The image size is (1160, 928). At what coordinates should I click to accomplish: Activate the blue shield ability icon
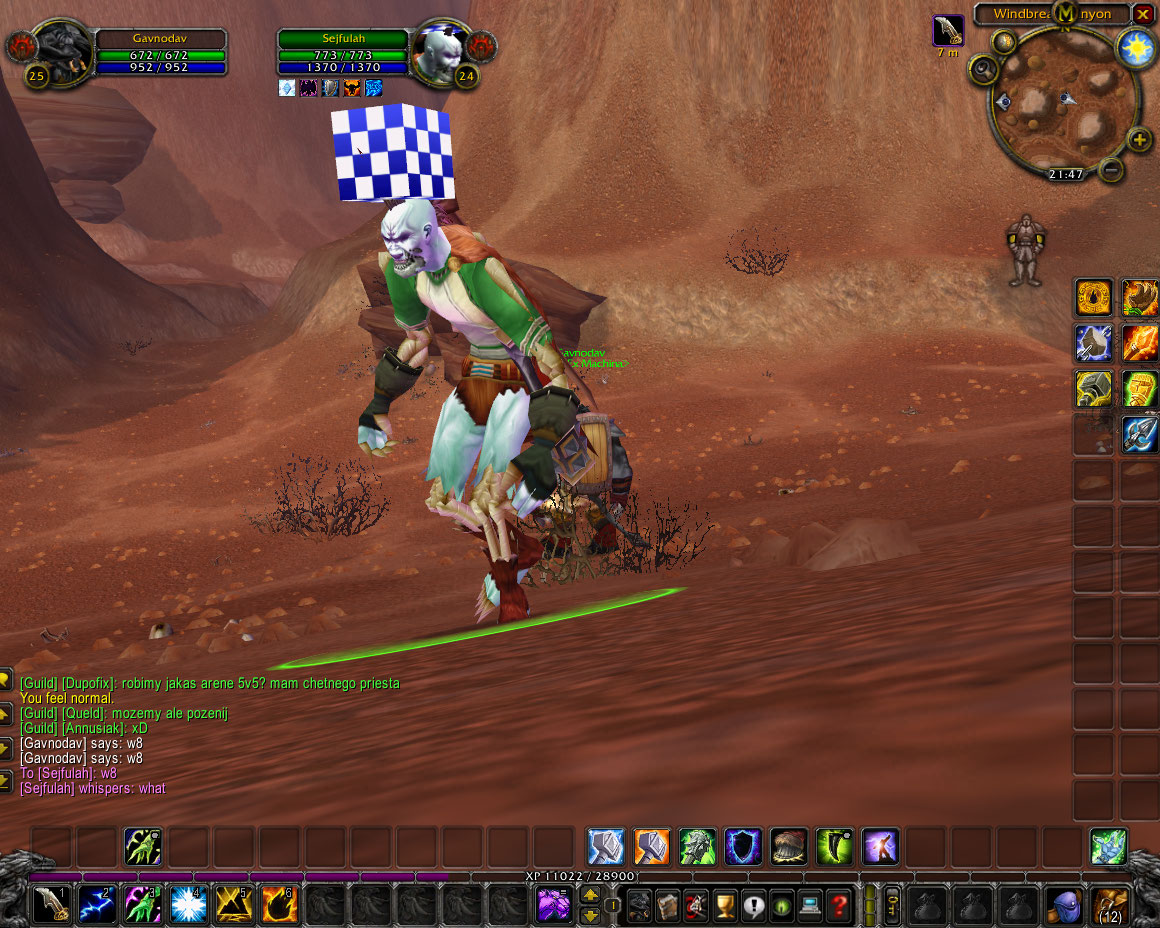pos(743,846)
